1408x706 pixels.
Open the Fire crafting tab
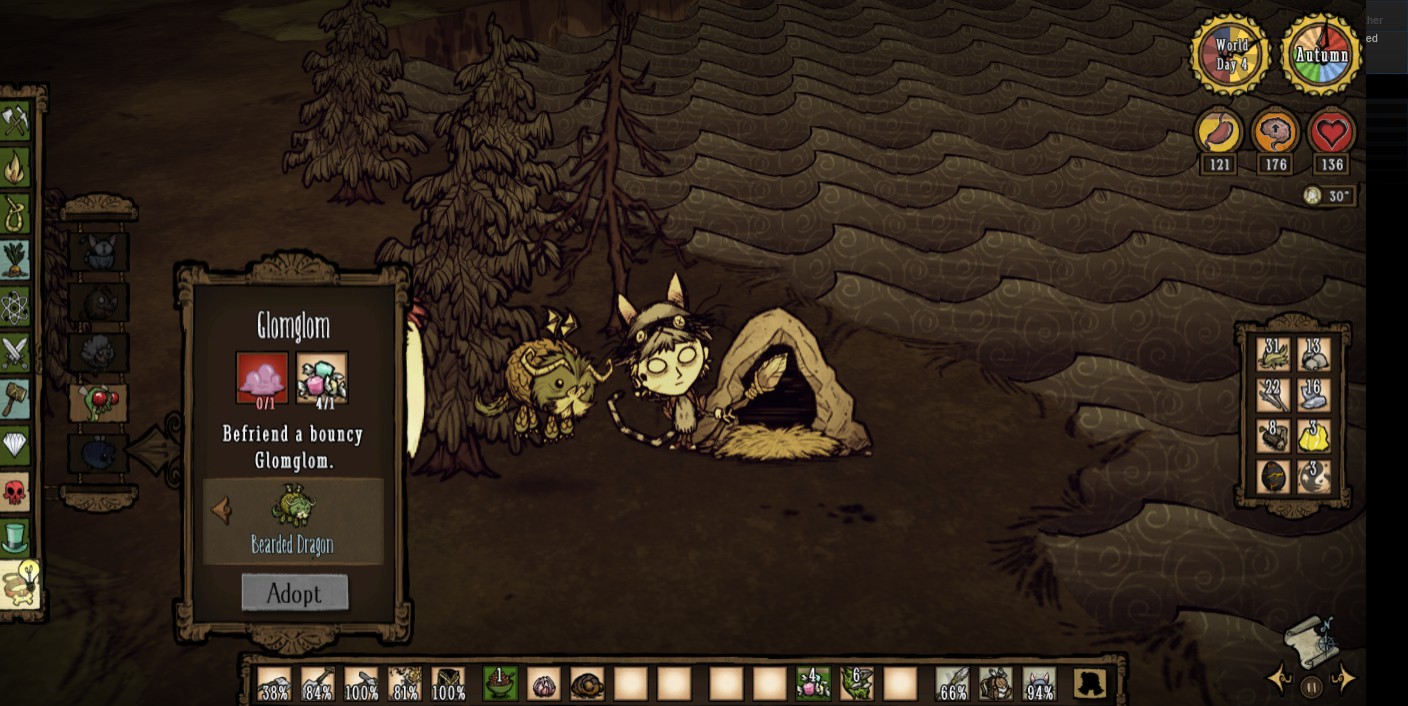coord(15,168)
